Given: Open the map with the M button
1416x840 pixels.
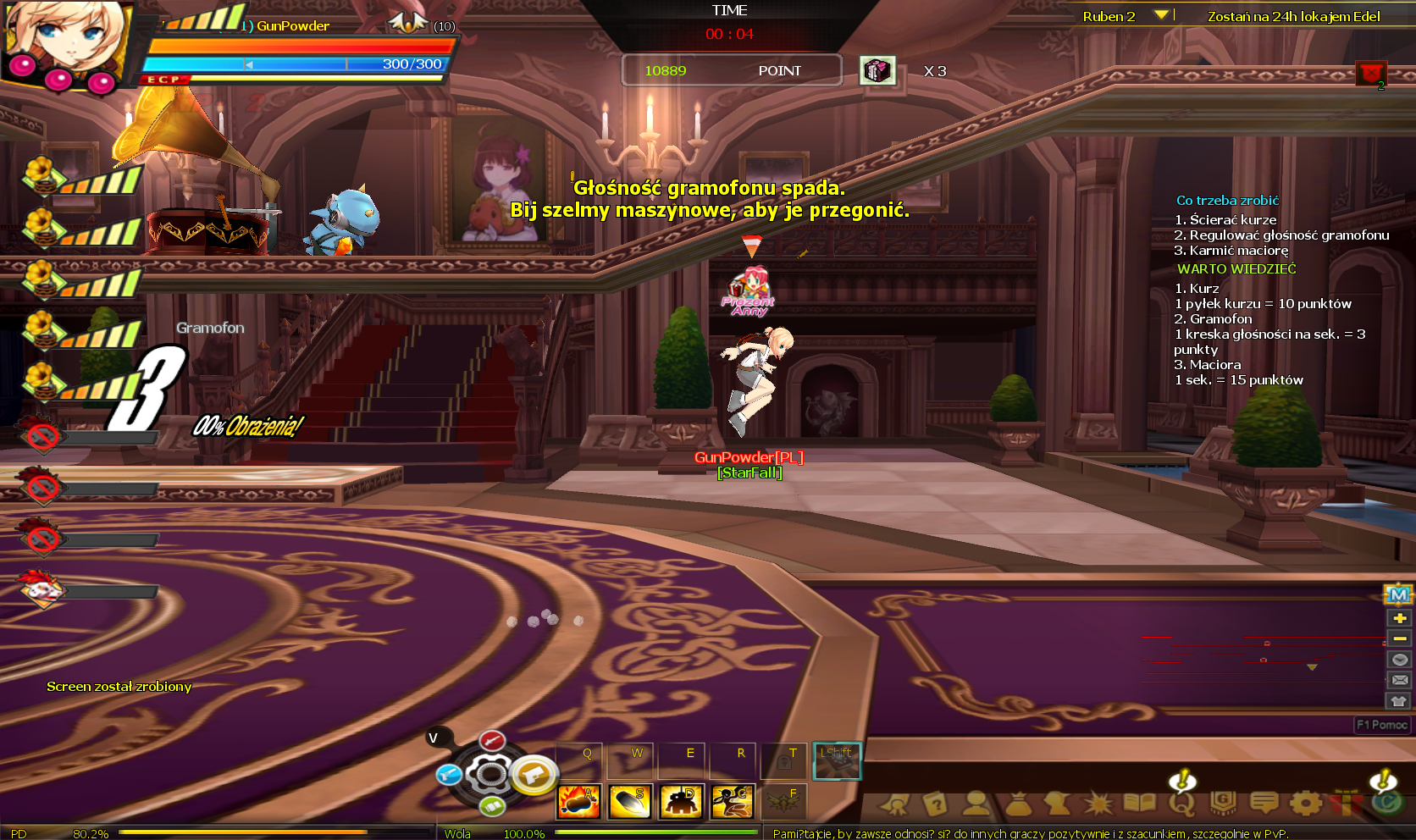Looking at the screenshot, I should (x=1399, y=595).
